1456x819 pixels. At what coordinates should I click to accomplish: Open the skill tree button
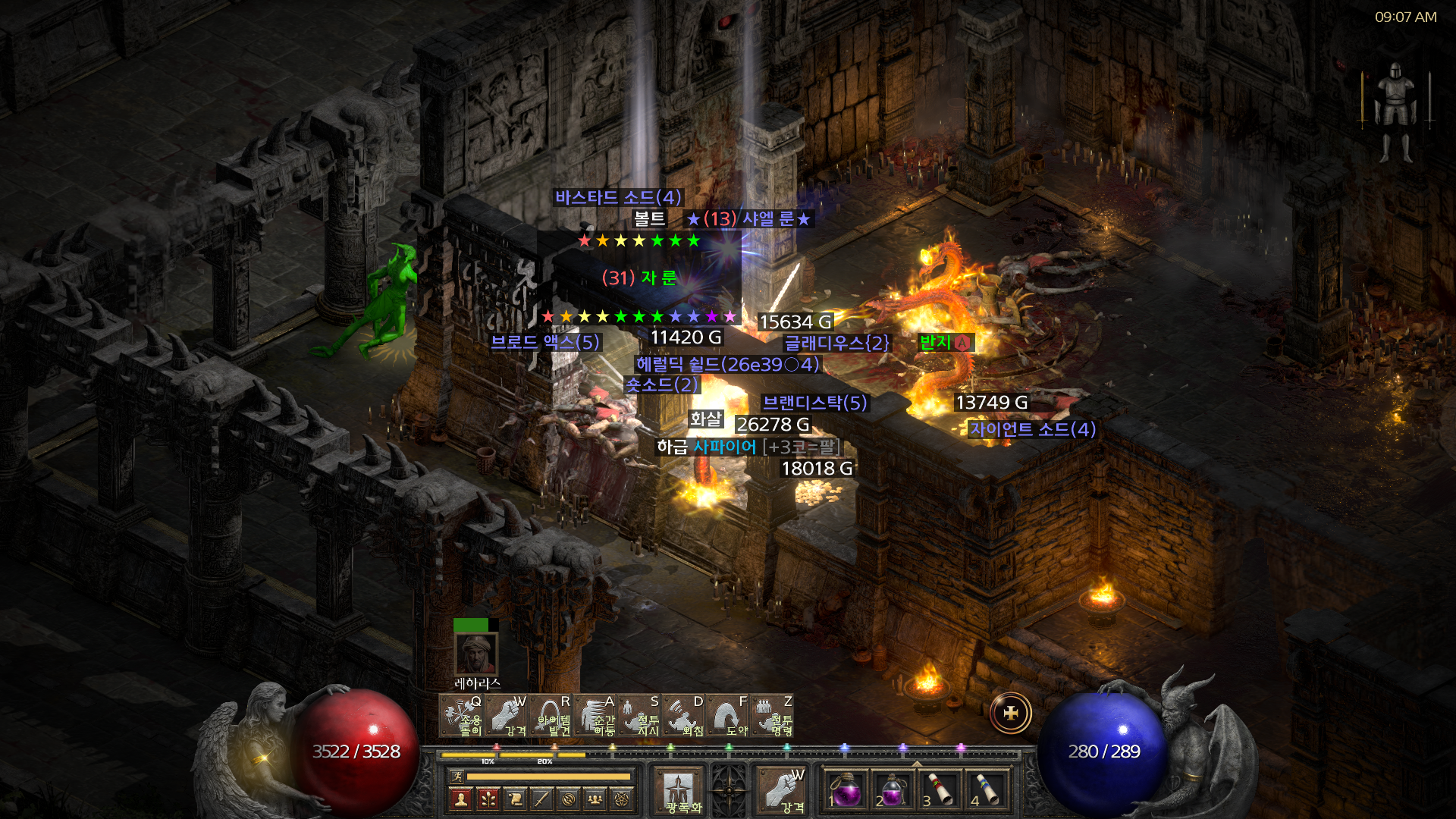(488, 799)
